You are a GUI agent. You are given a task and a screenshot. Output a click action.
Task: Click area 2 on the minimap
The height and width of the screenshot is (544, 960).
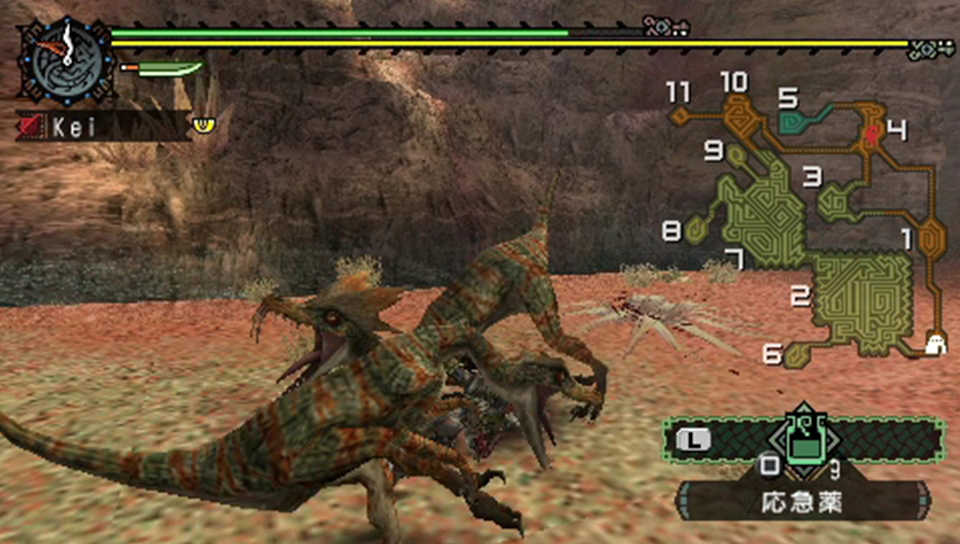[862, 300]
